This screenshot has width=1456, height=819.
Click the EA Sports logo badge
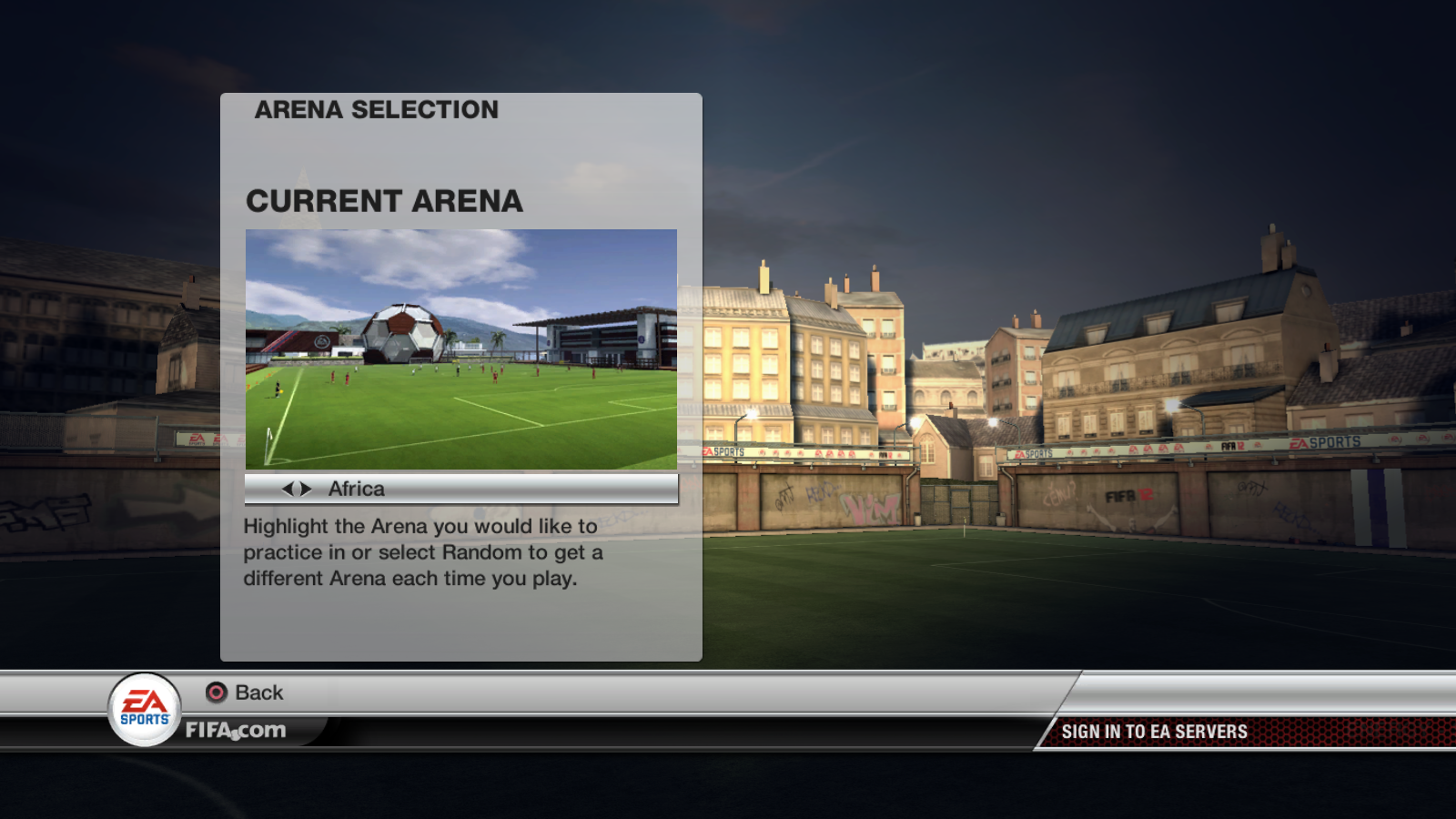145,710
